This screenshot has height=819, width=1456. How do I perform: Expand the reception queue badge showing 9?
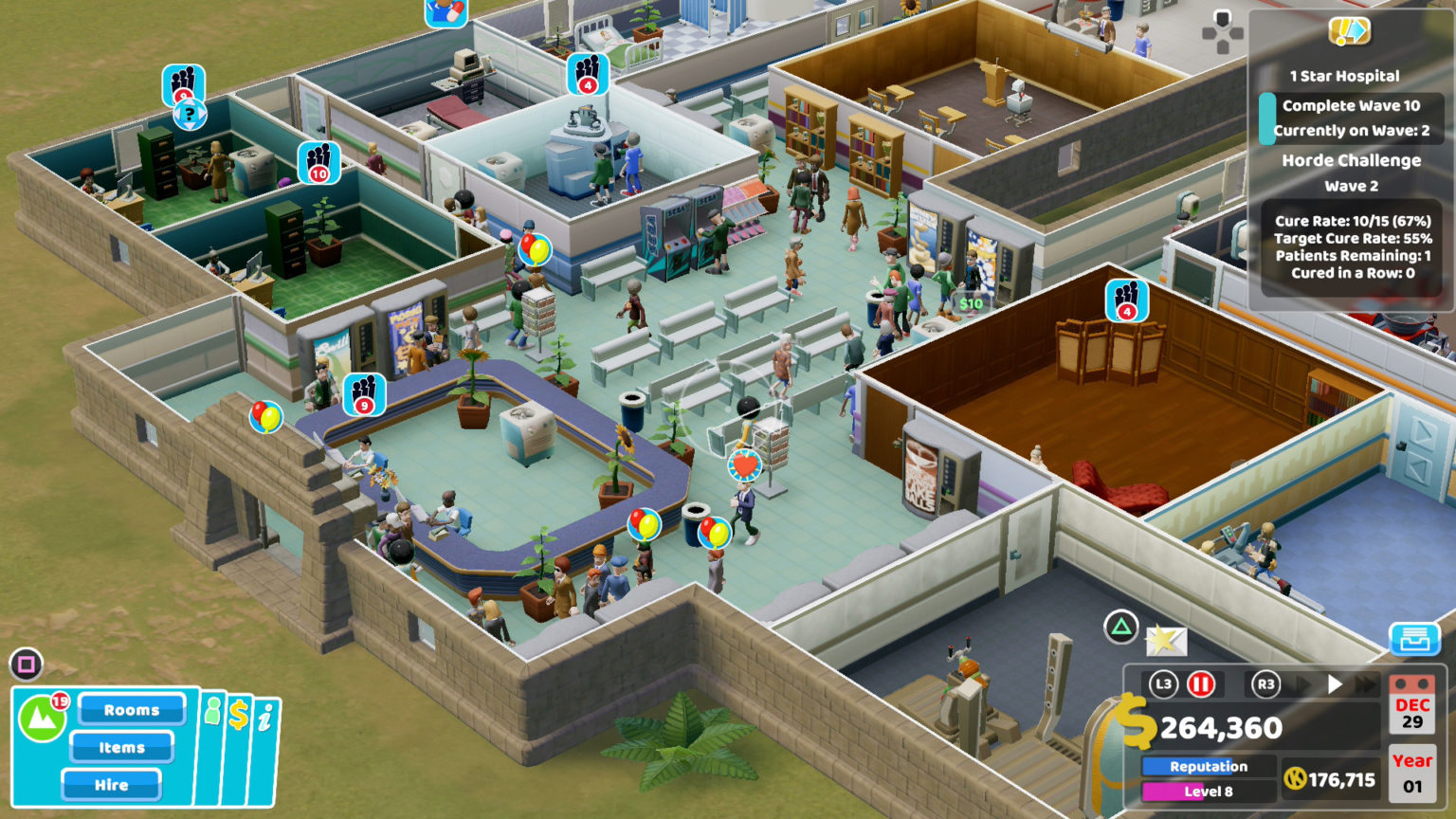(x=363, y=392)
